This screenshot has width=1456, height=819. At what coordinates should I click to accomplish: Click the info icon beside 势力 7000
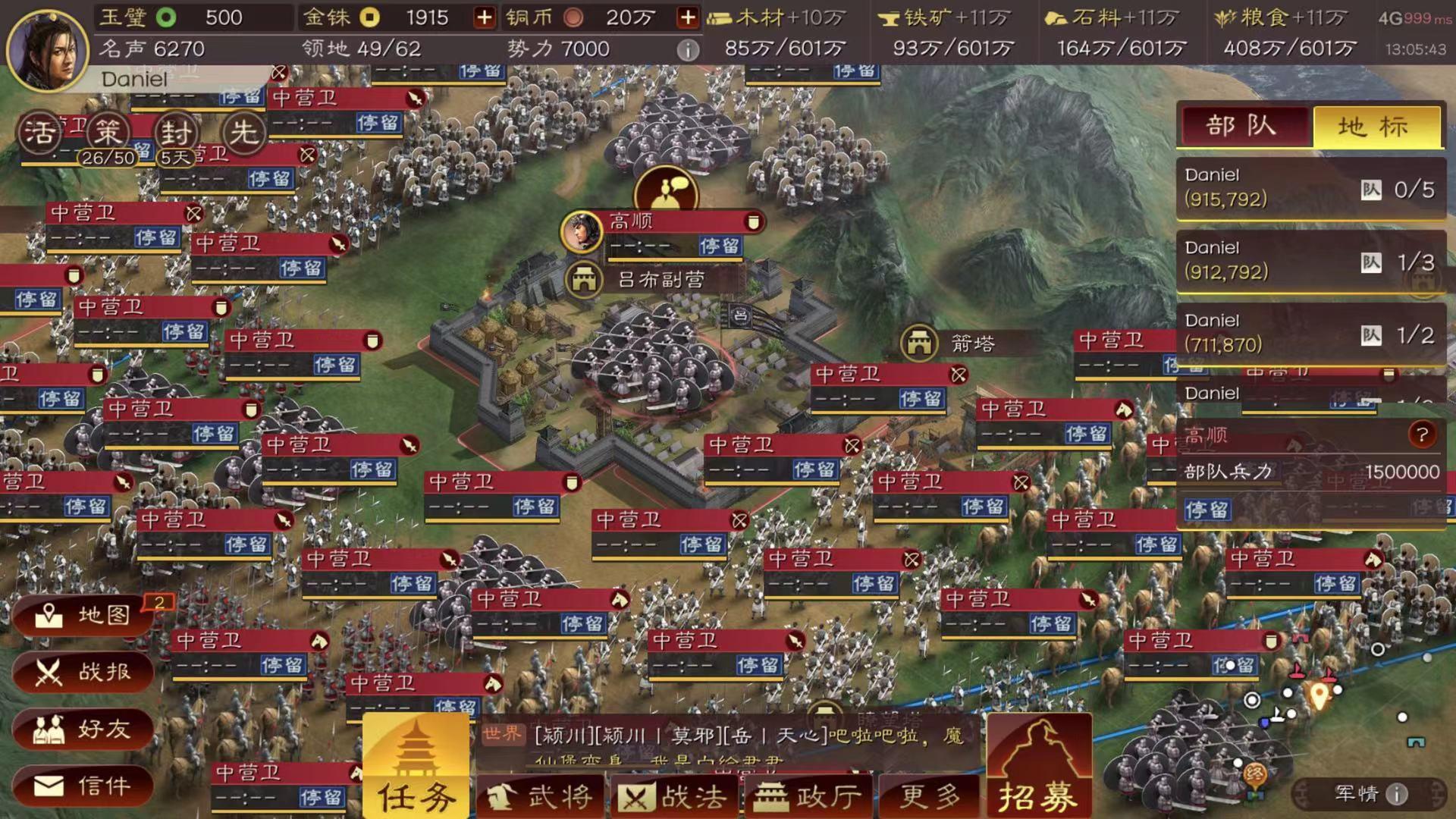tap(689, 50)
